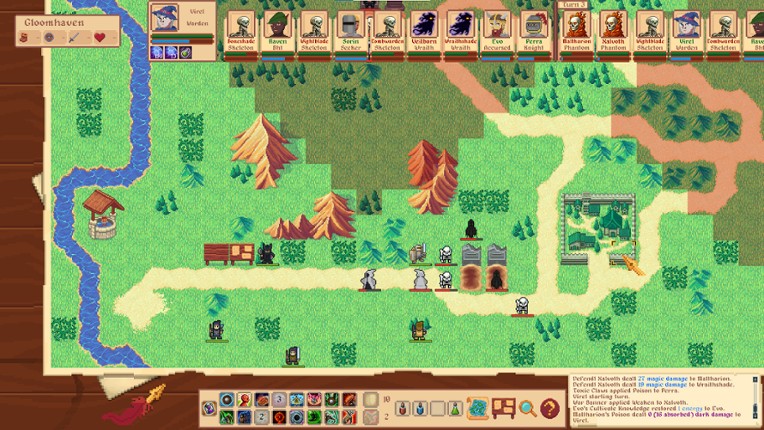Click the red boot icon under Gloomhaven
This screenshot has width=764, height=430.
point(26,38)
